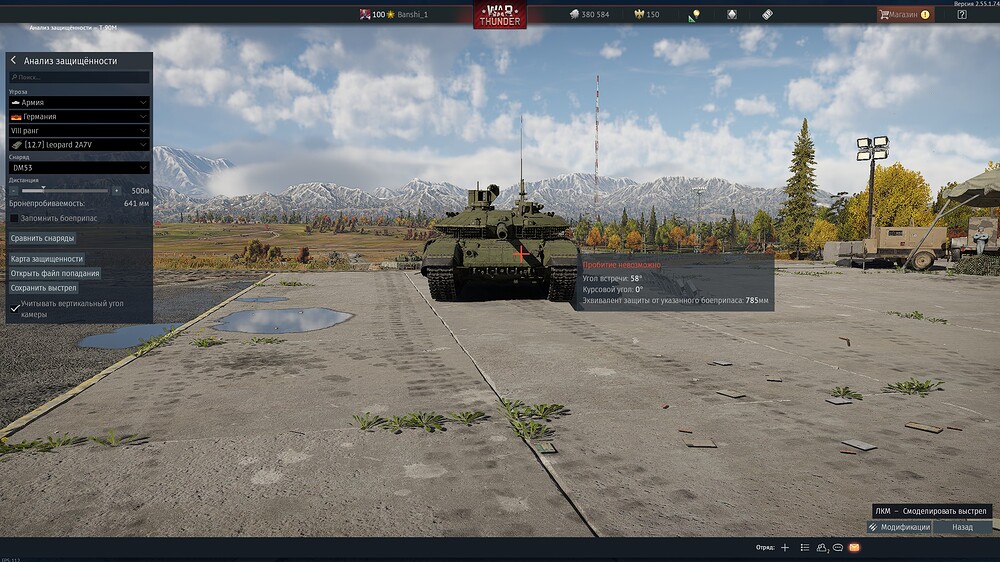This screenshot has height=562, width=1000.
Task: Open the DM53 shell dropdown
Action: coord(79,168)
